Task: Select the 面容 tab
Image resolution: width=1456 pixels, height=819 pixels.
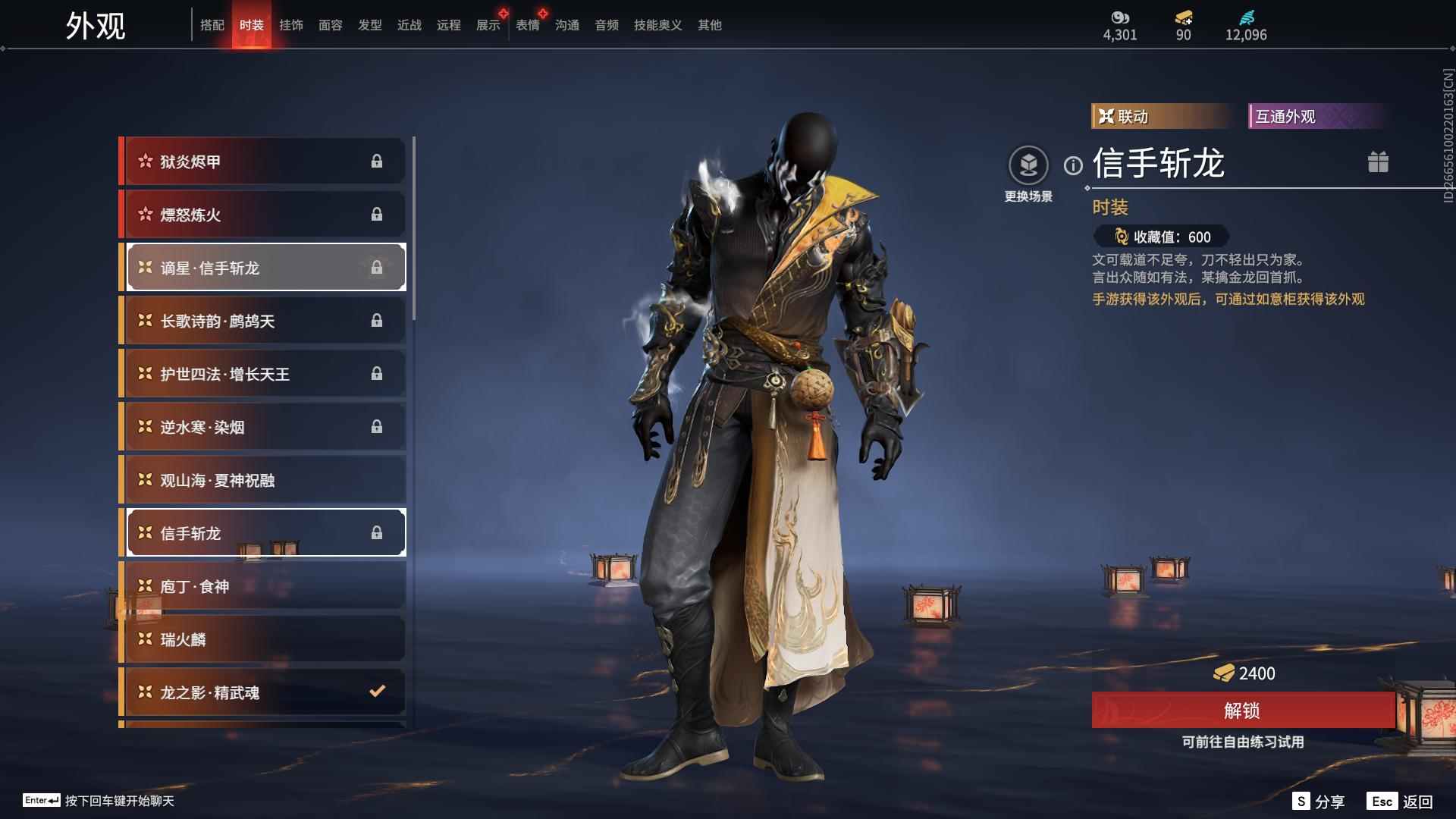Action: click(330, 25)
